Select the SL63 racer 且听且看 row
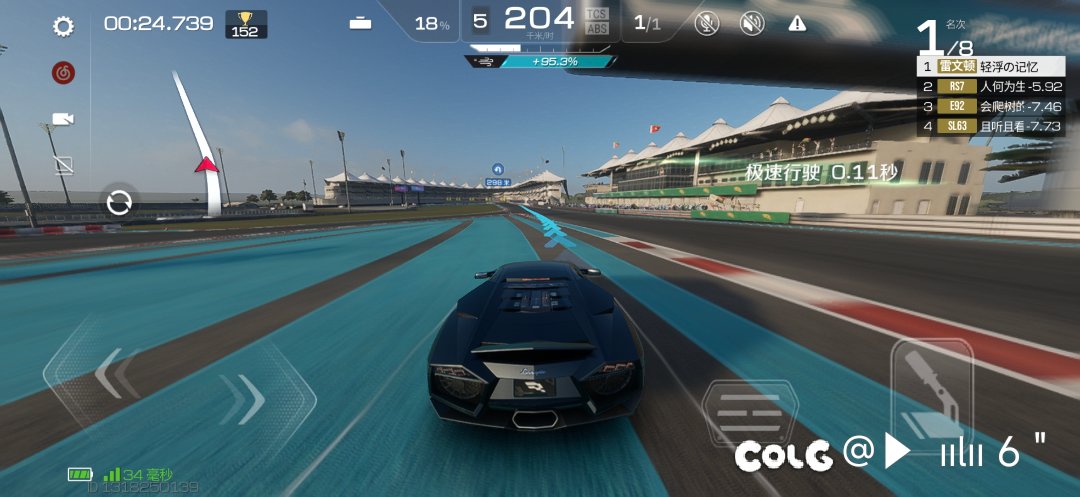 pyautogui.click(x=990, y=126)
